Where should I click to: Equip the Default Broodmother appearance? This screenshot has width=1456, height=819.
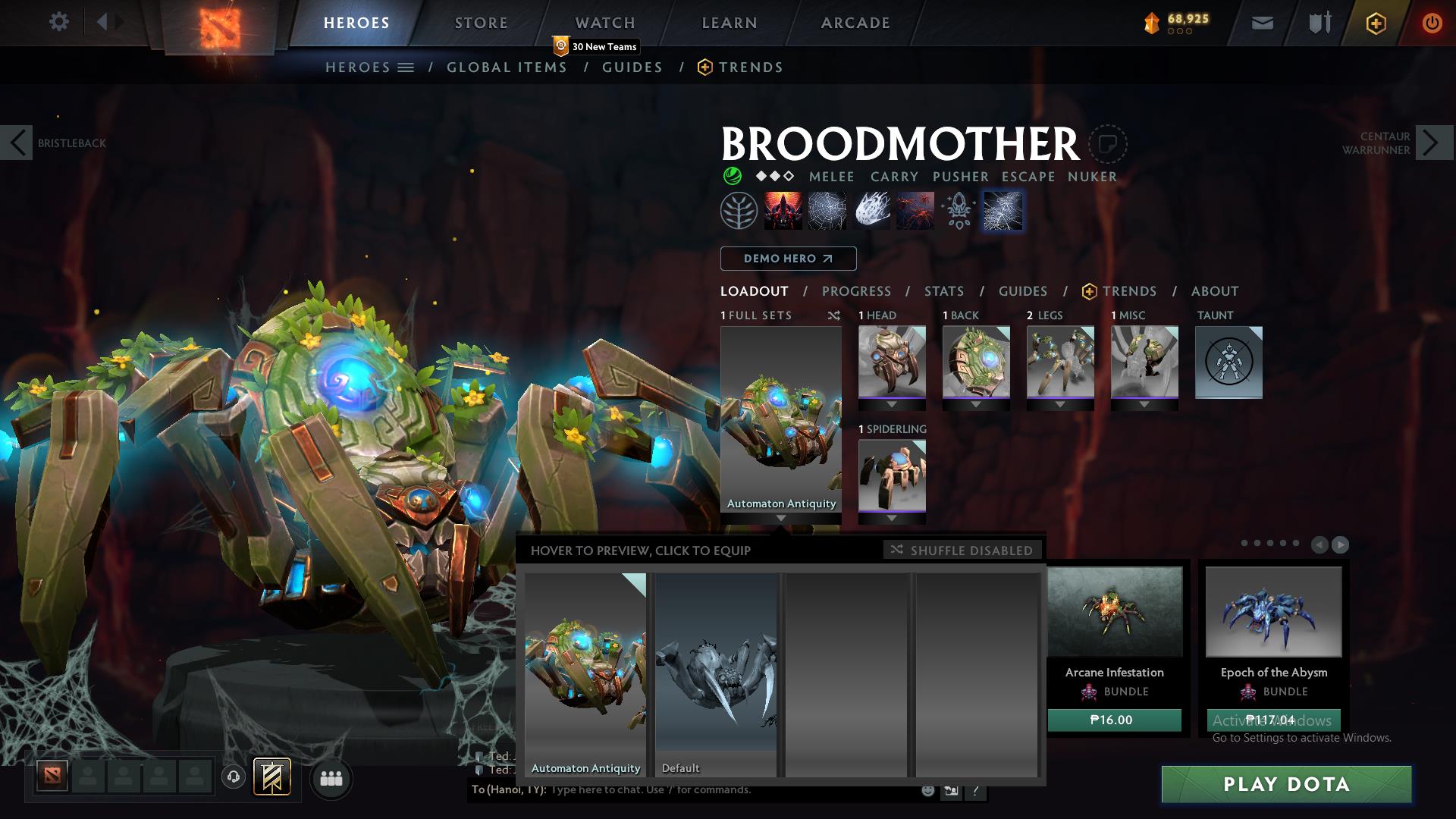click(715, 675)
